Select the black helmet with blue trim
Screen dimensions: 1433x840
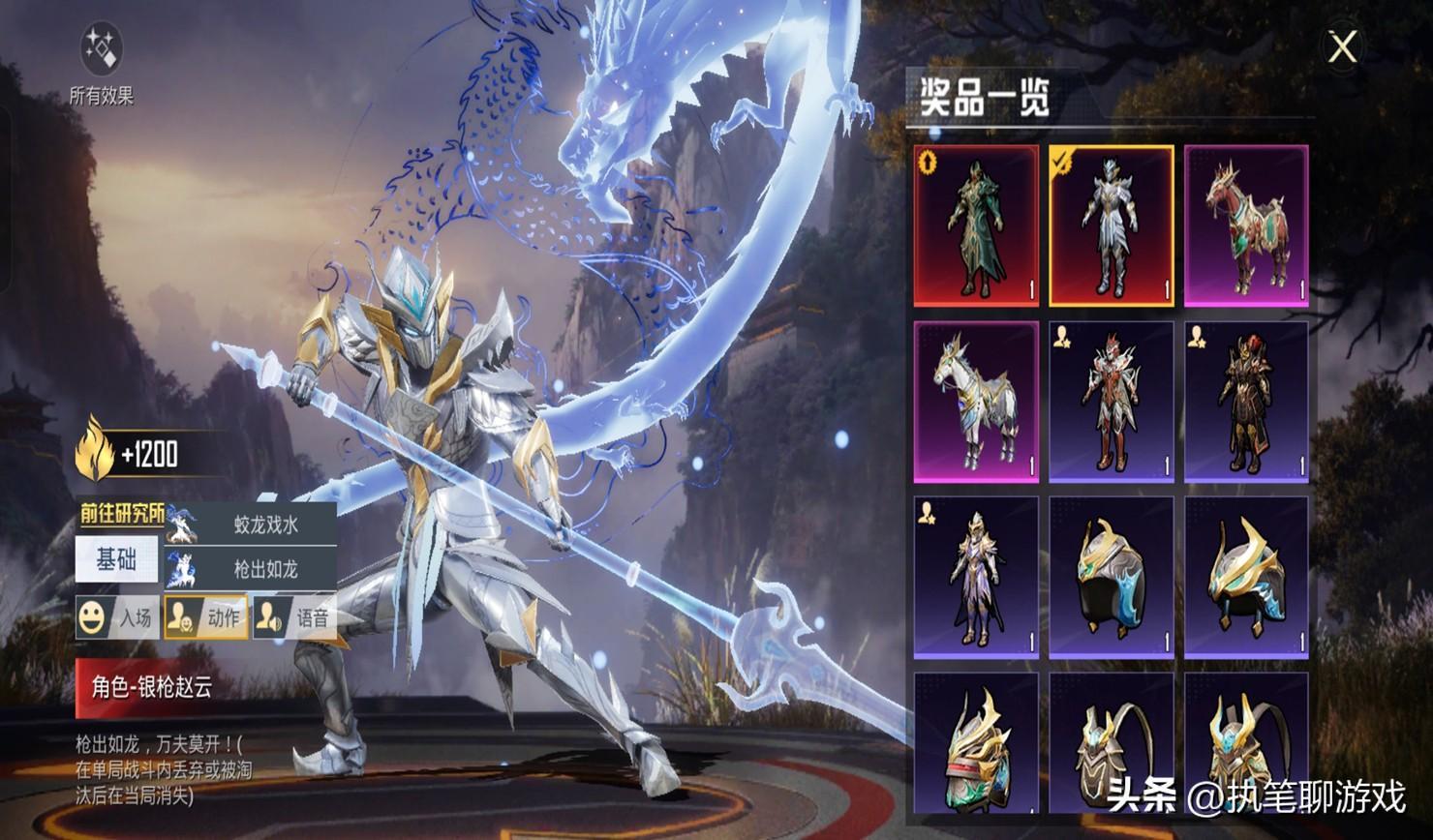1112,578
